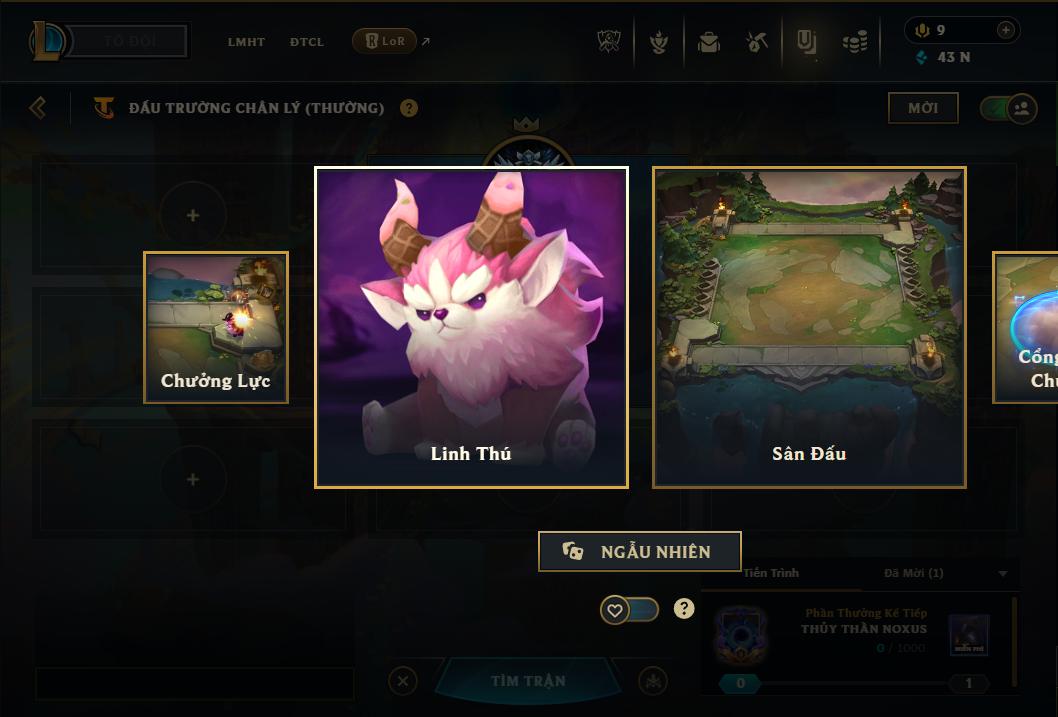Open the help icon beside the heart toggle
Image resolution: width=1058 pixels, height=717 pixels.
pyautogui.click(x=684, y=608)
